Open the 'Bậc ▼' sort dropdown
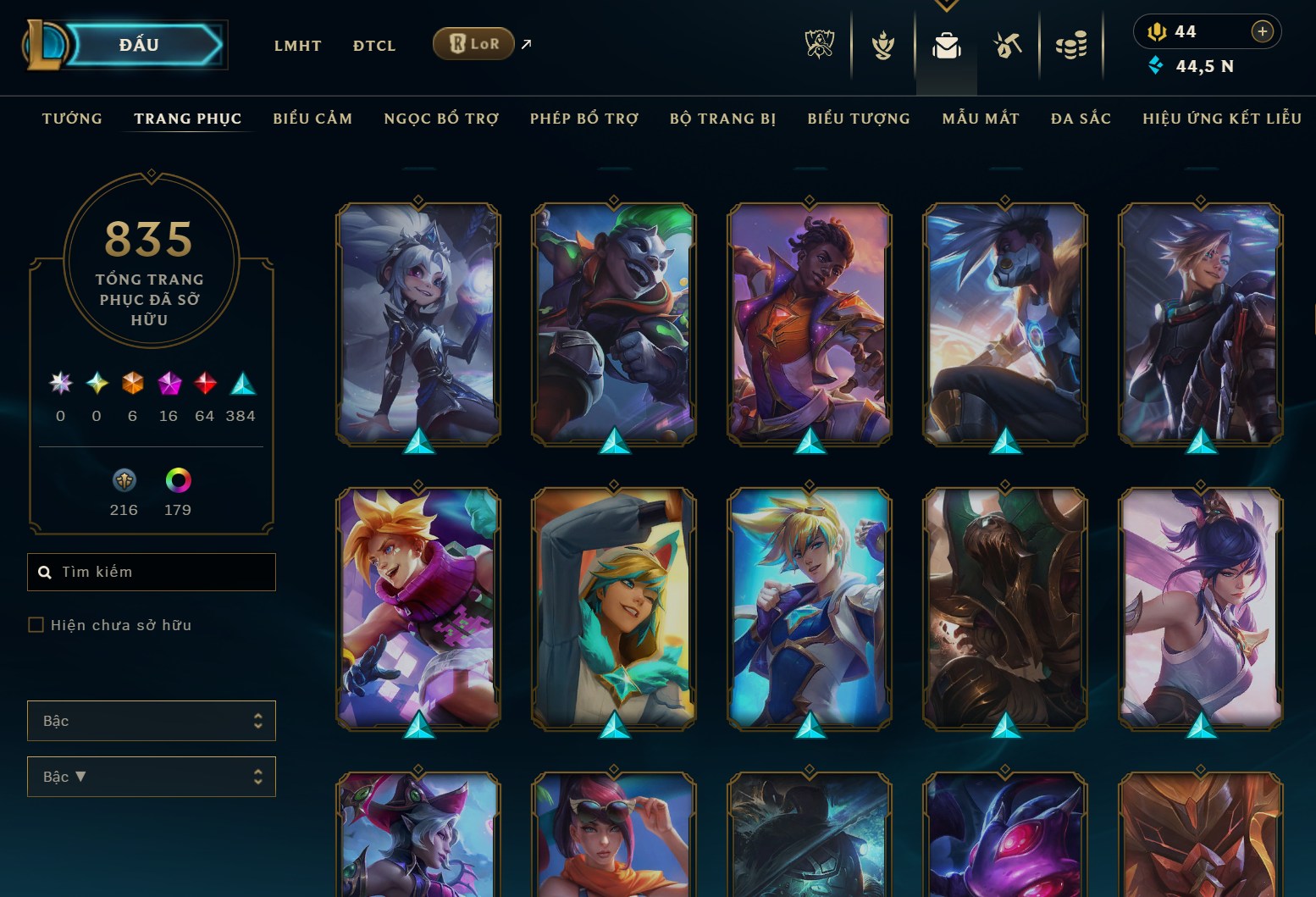The image size is (1316, 897). coord(151,776)
